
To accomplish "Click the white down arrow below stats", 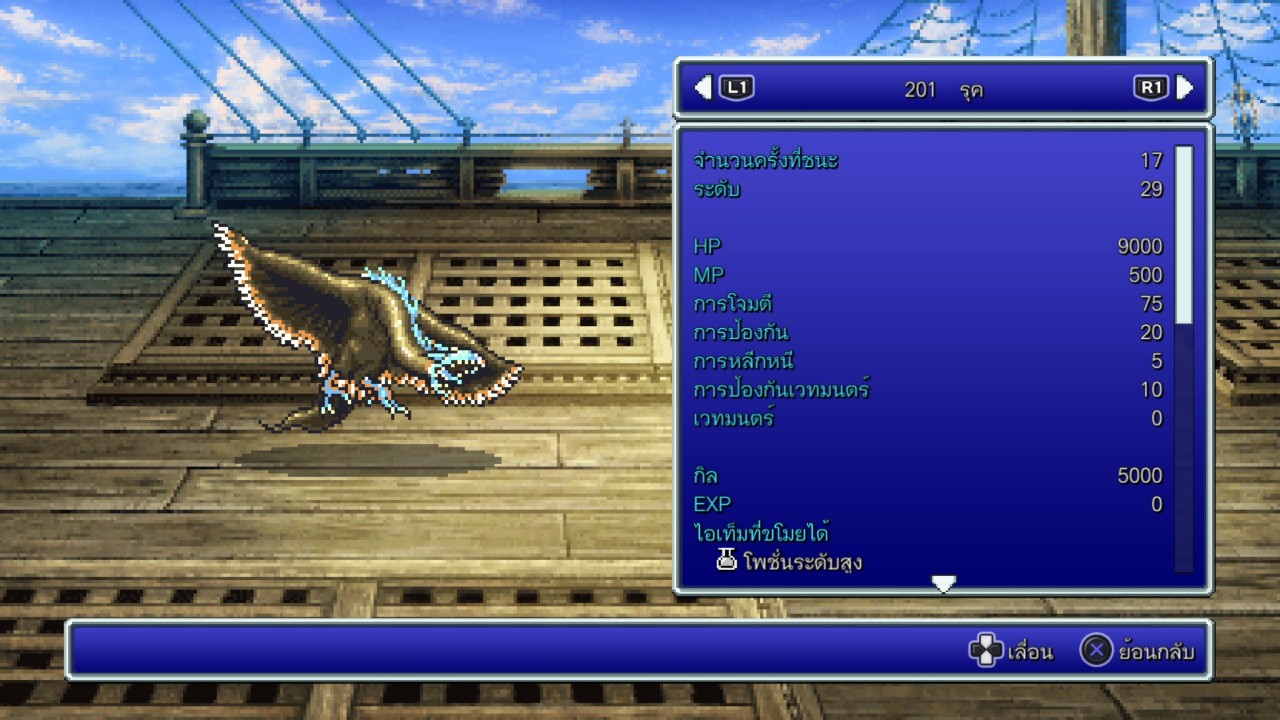I will pos(943,584).
